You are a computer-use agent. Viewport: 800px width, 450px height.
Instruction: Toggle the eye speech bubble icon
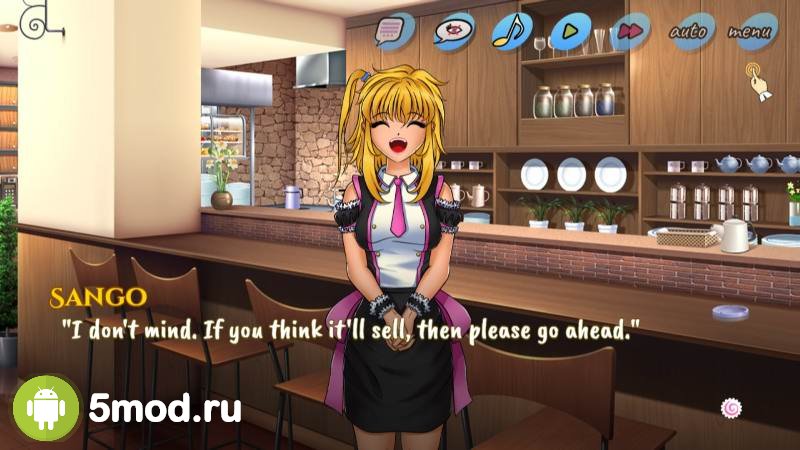point(451,32)
